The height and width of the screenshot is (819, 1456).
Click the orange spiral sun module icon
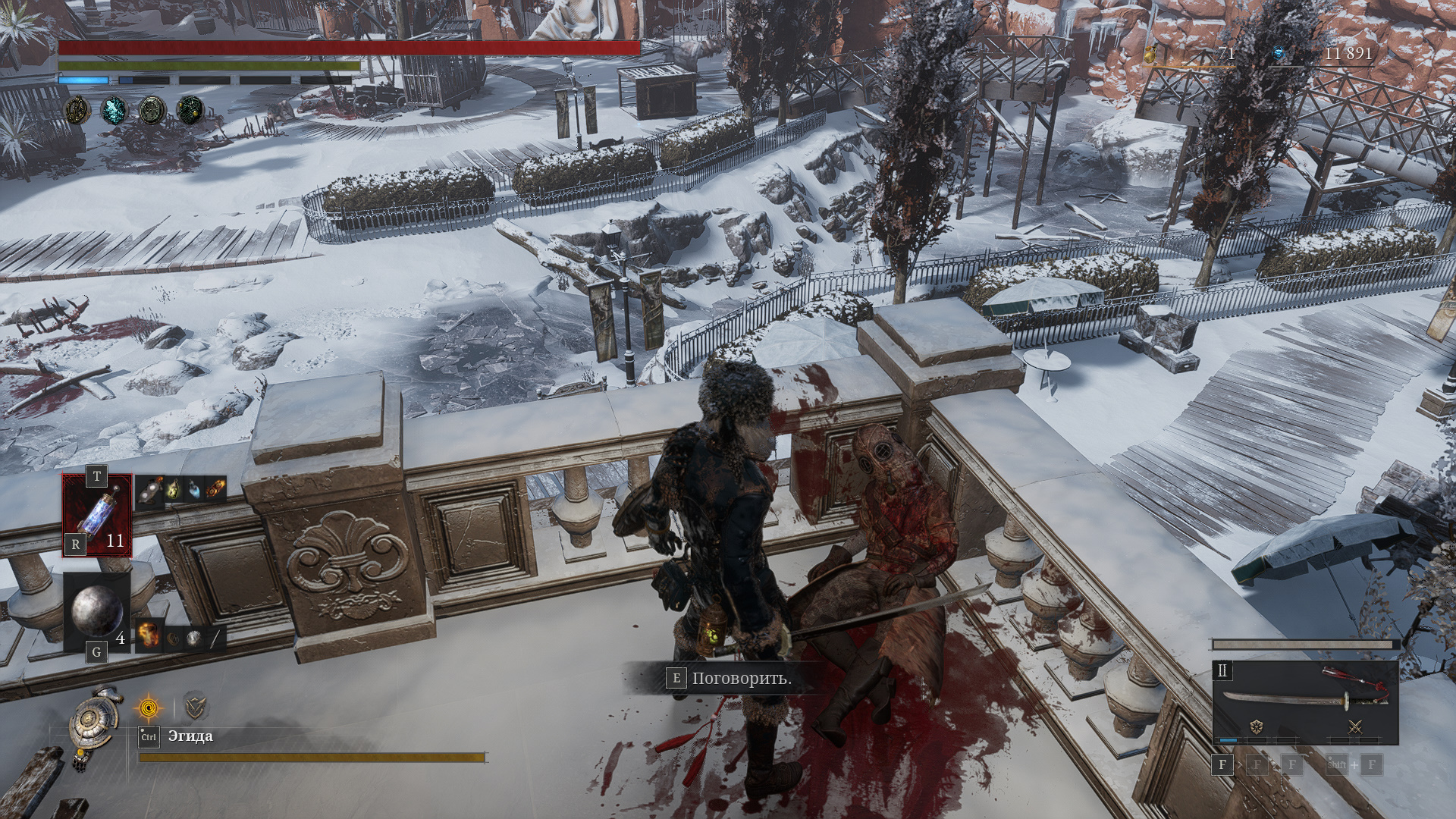pyautogui.click(x=148, y=708)
